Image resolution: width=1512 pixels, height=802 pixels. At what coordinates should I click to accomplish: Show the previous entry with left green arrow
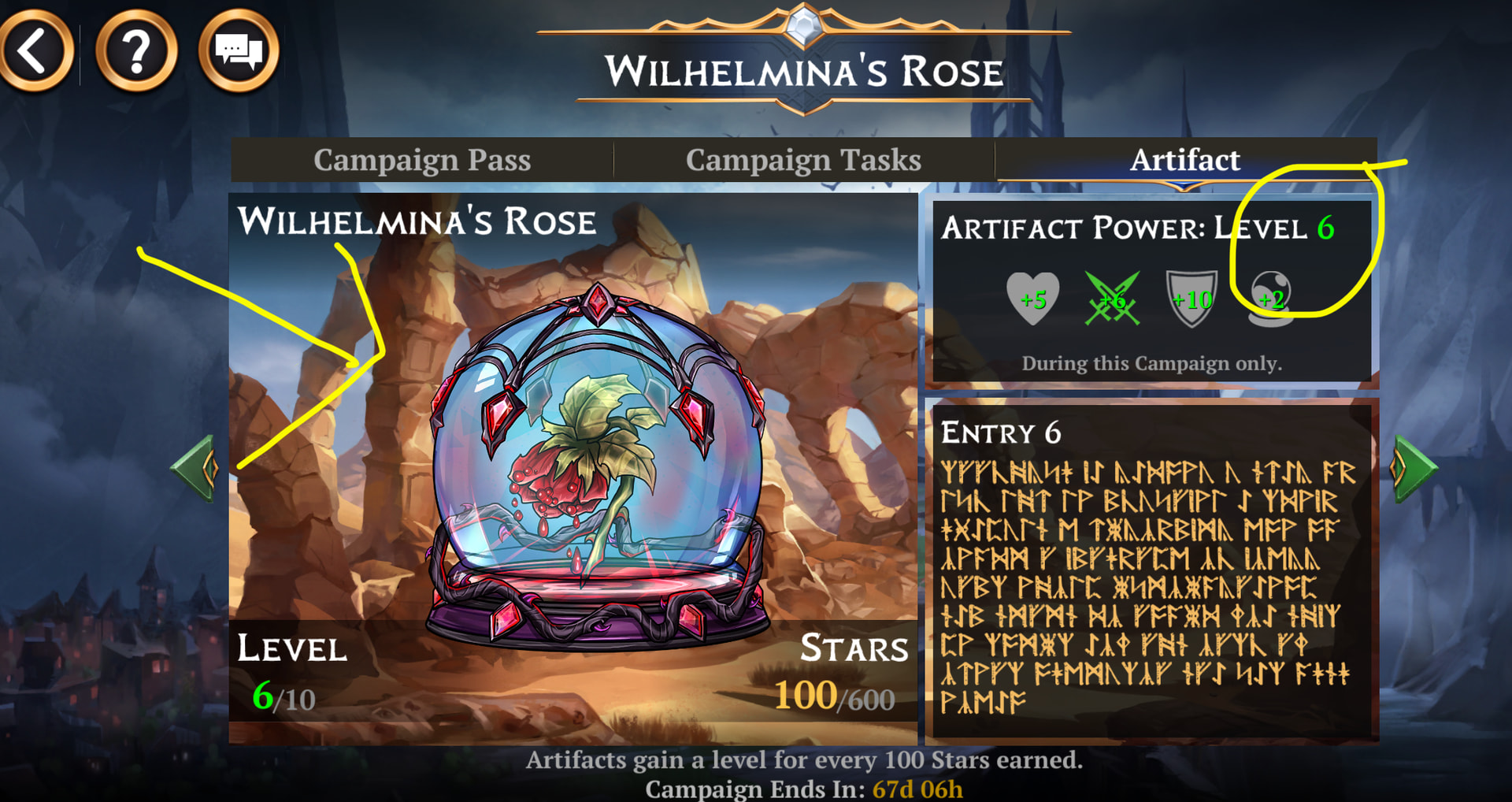[x=195, y=468]
